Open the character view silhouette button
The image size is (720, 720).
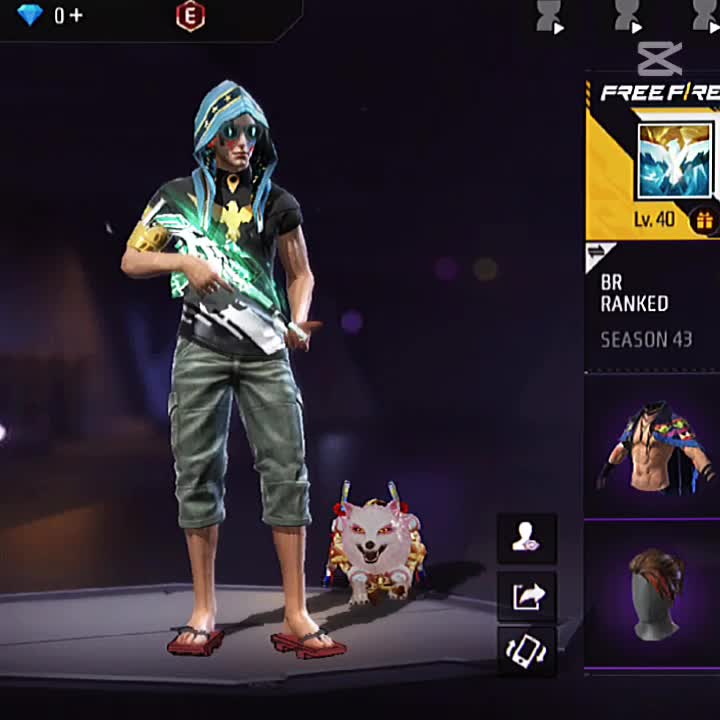pos(526,540)
